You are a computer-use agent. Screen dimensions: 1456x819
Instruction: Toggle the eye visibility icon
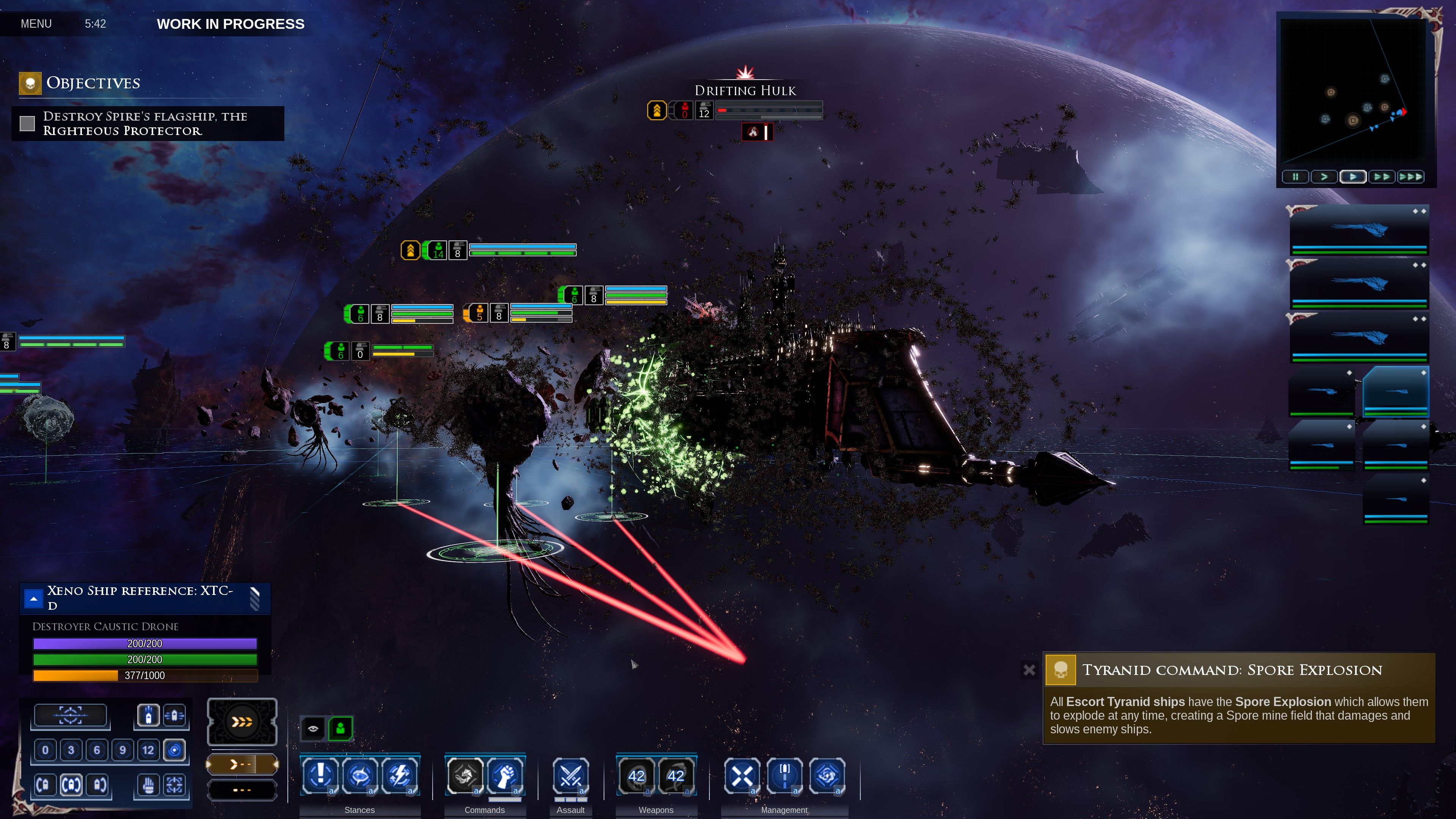click(313, 728)
